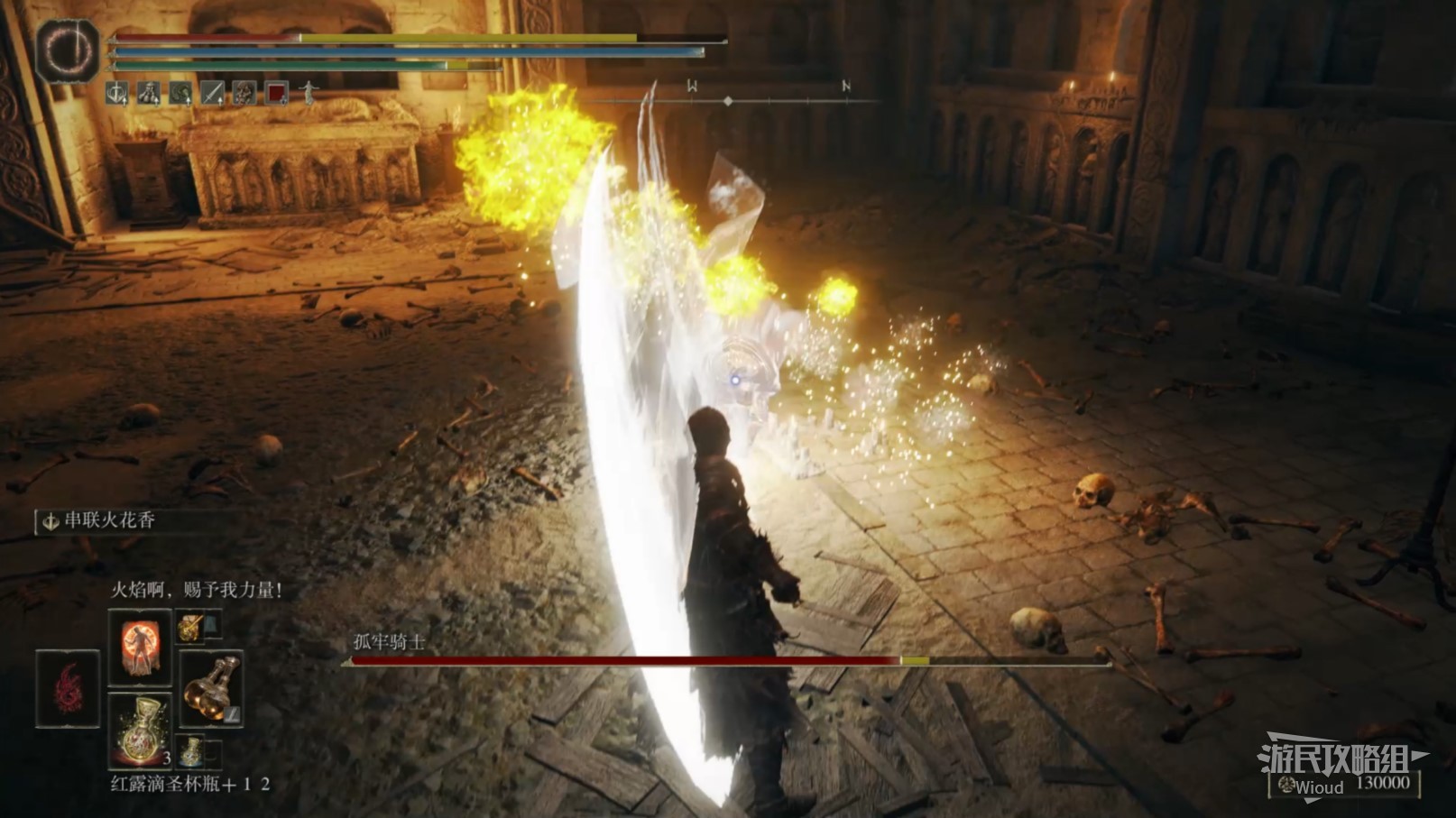The height and width of the screenshot is (818, 1456).
Task: Choose the small blue flask next-item slot
Action: point(192,751)
